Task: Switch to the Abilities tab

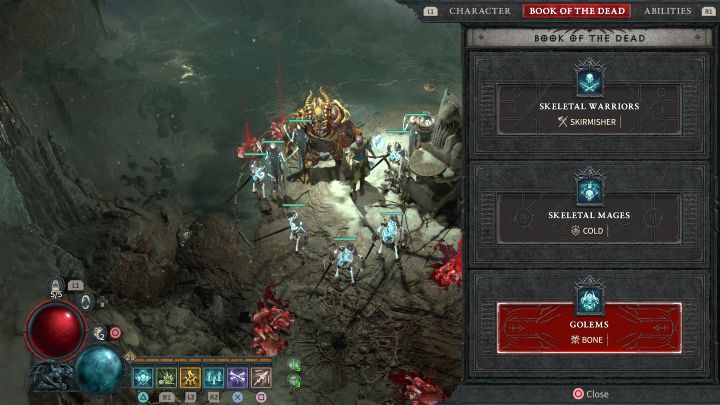Action: coord(668,11)
